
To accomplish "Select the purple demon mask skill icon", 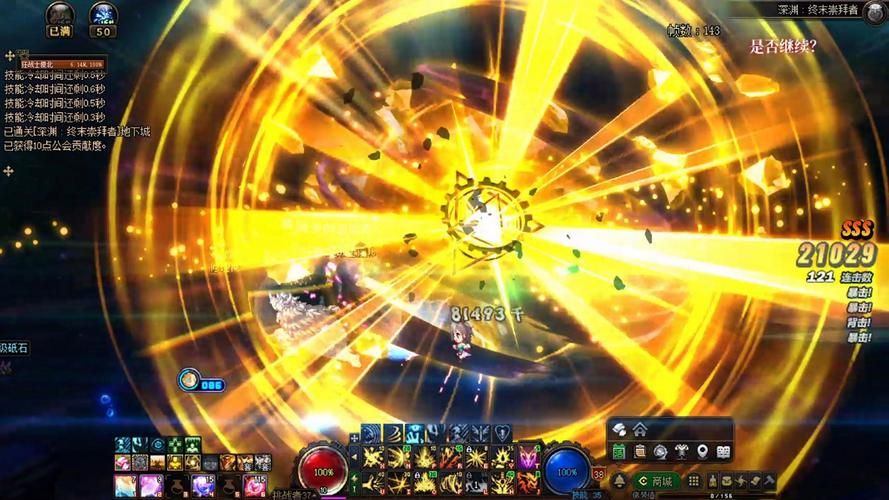I will pyautogui.click(x=527, y=458).
